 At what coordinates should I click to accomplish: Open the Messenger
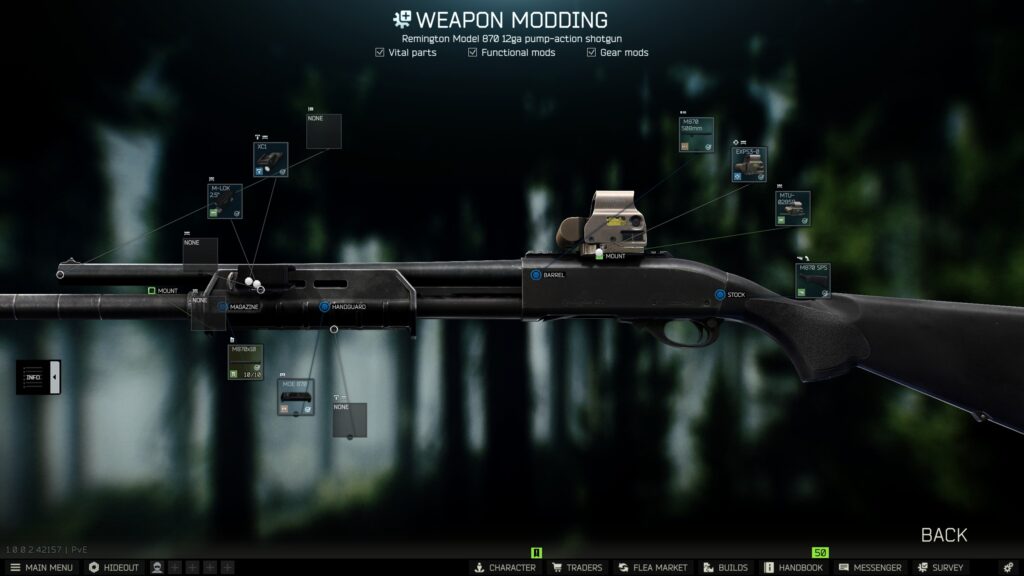point(869,567)
